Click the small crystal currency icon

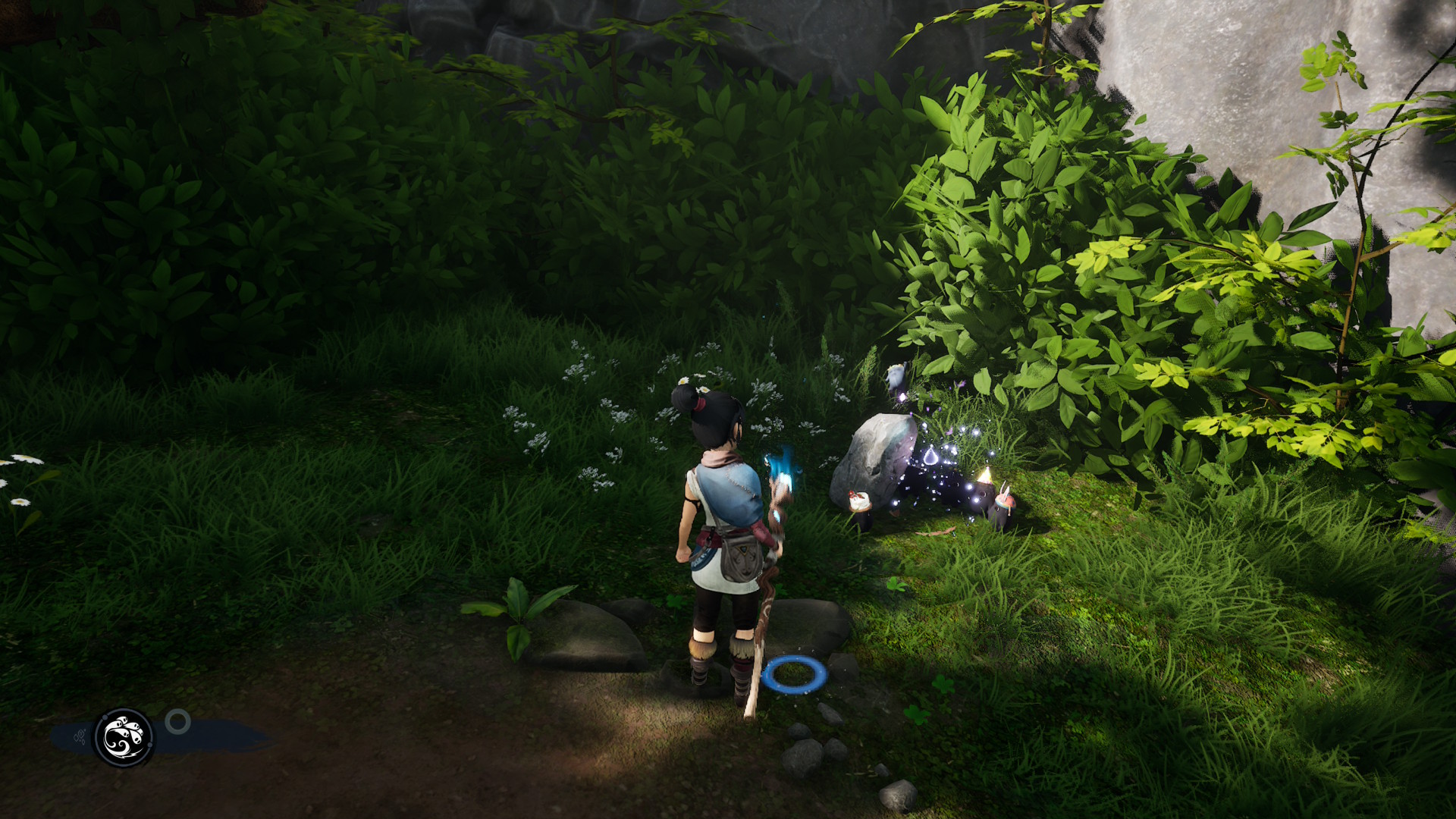point(78,737)
